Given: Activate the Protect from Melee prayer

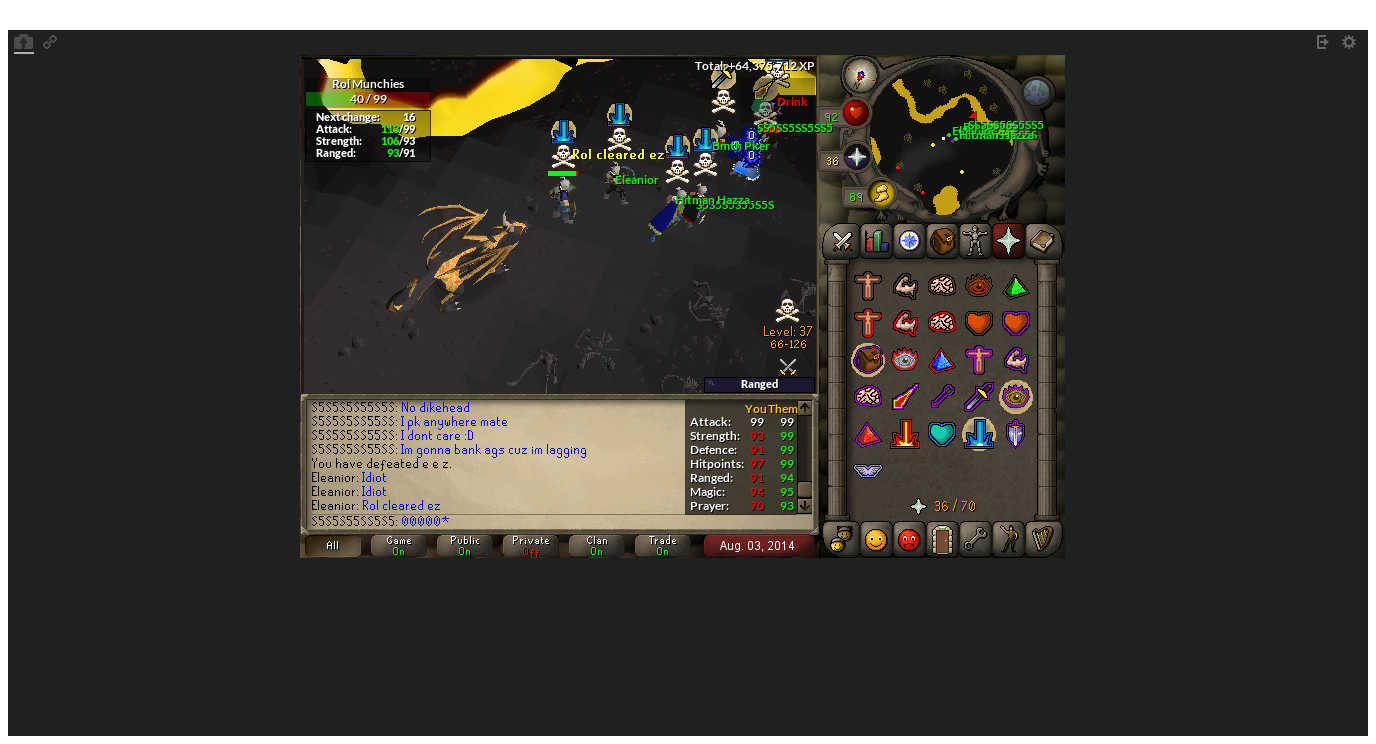Looking at the screenshot, I should (x=979, y=397).
